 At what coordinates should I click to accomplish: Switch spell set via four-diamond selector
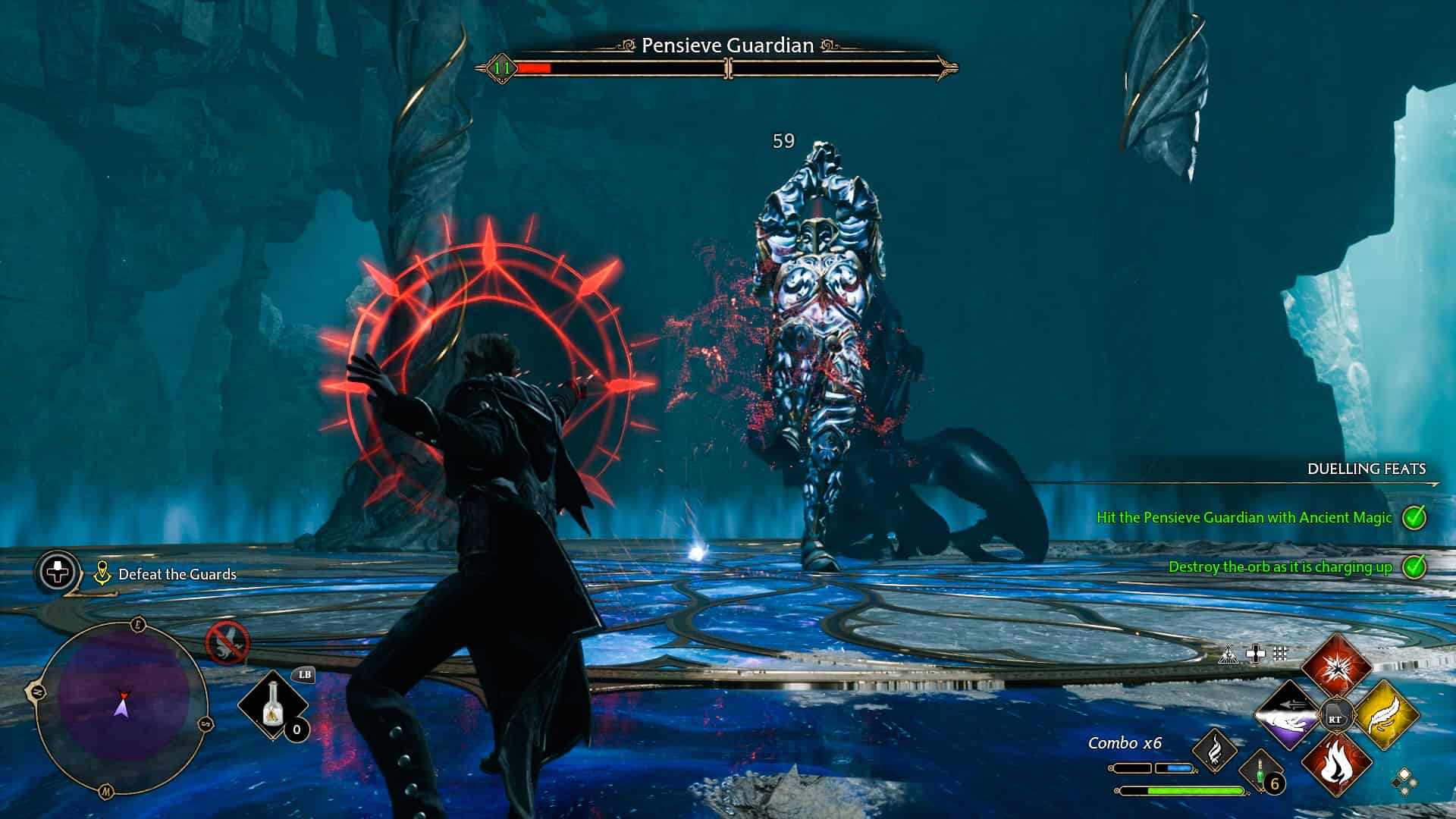tap(1403, 781)
